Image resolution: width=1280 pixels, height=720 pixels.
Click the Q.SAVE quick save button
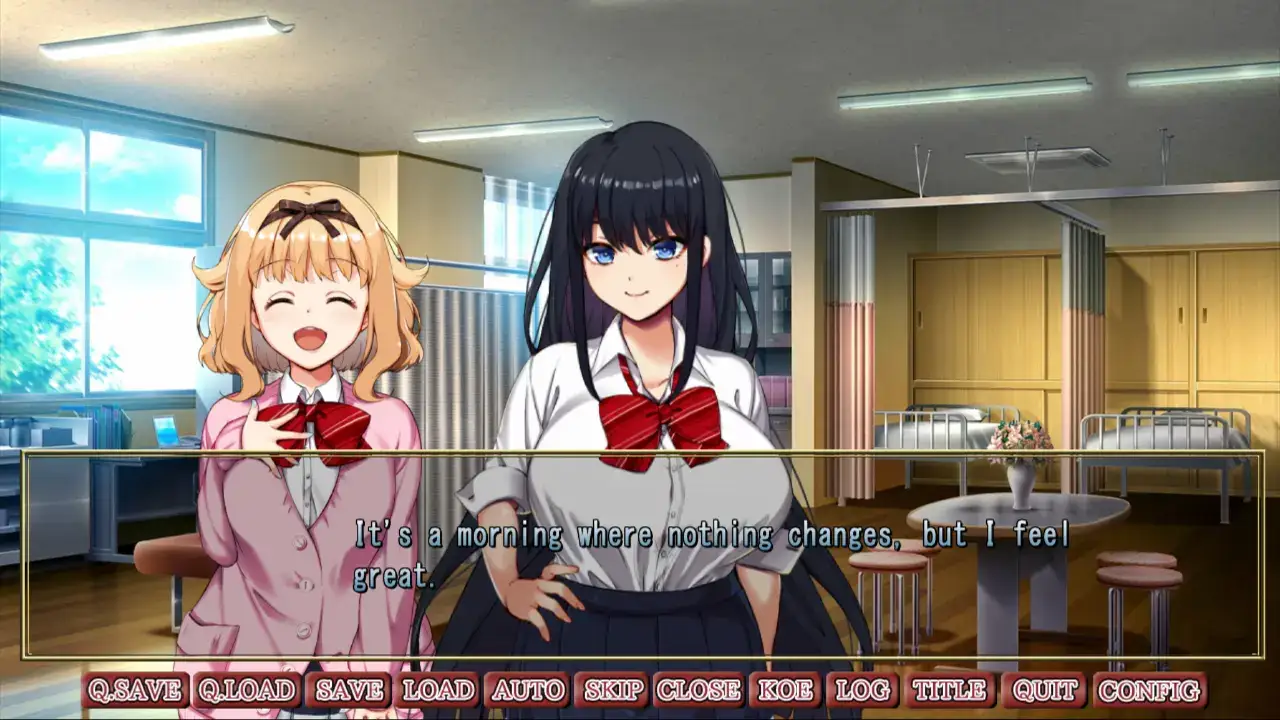tap(136, 690)
